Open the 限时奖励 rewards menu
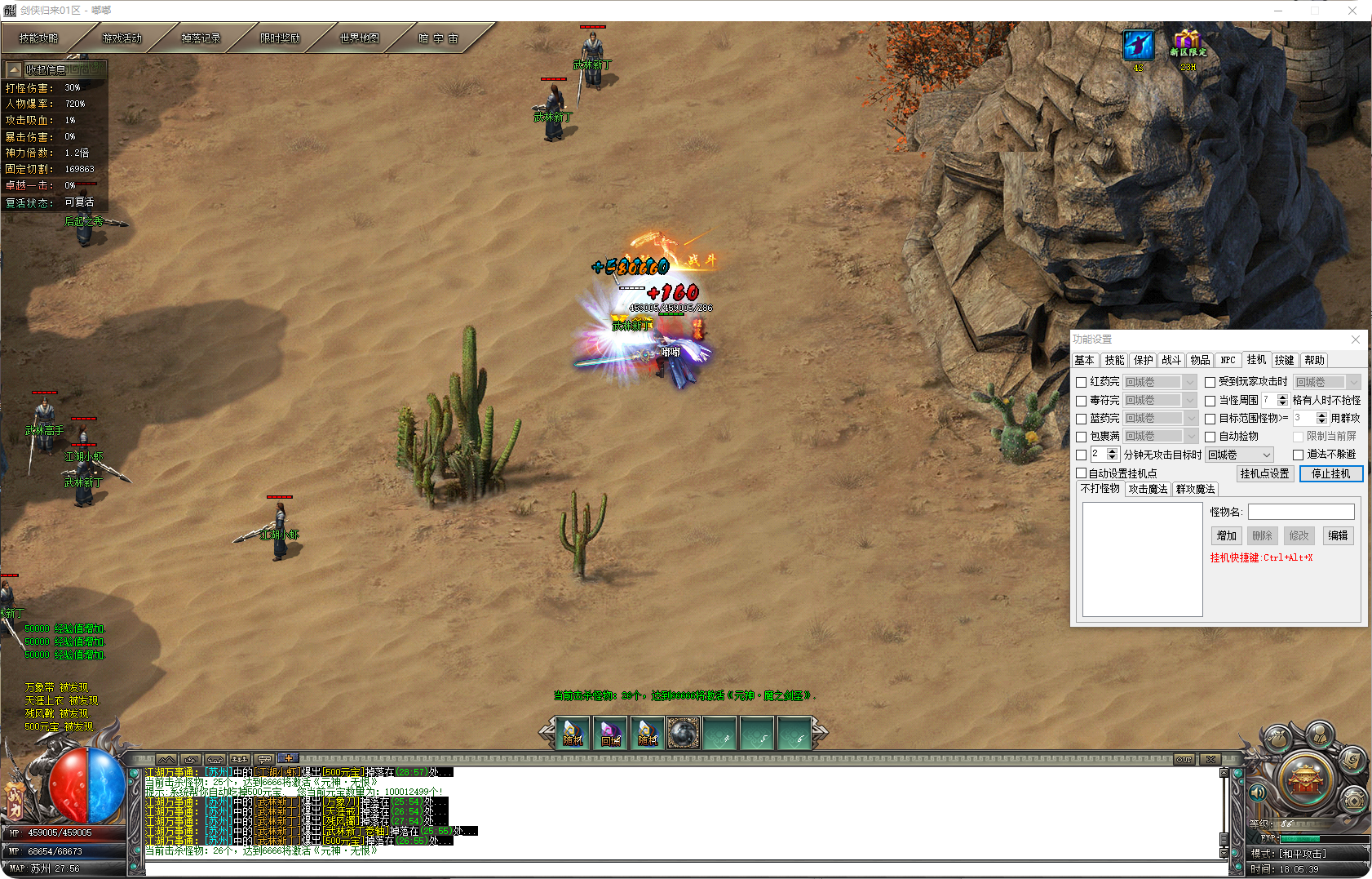 coord(280,38)
